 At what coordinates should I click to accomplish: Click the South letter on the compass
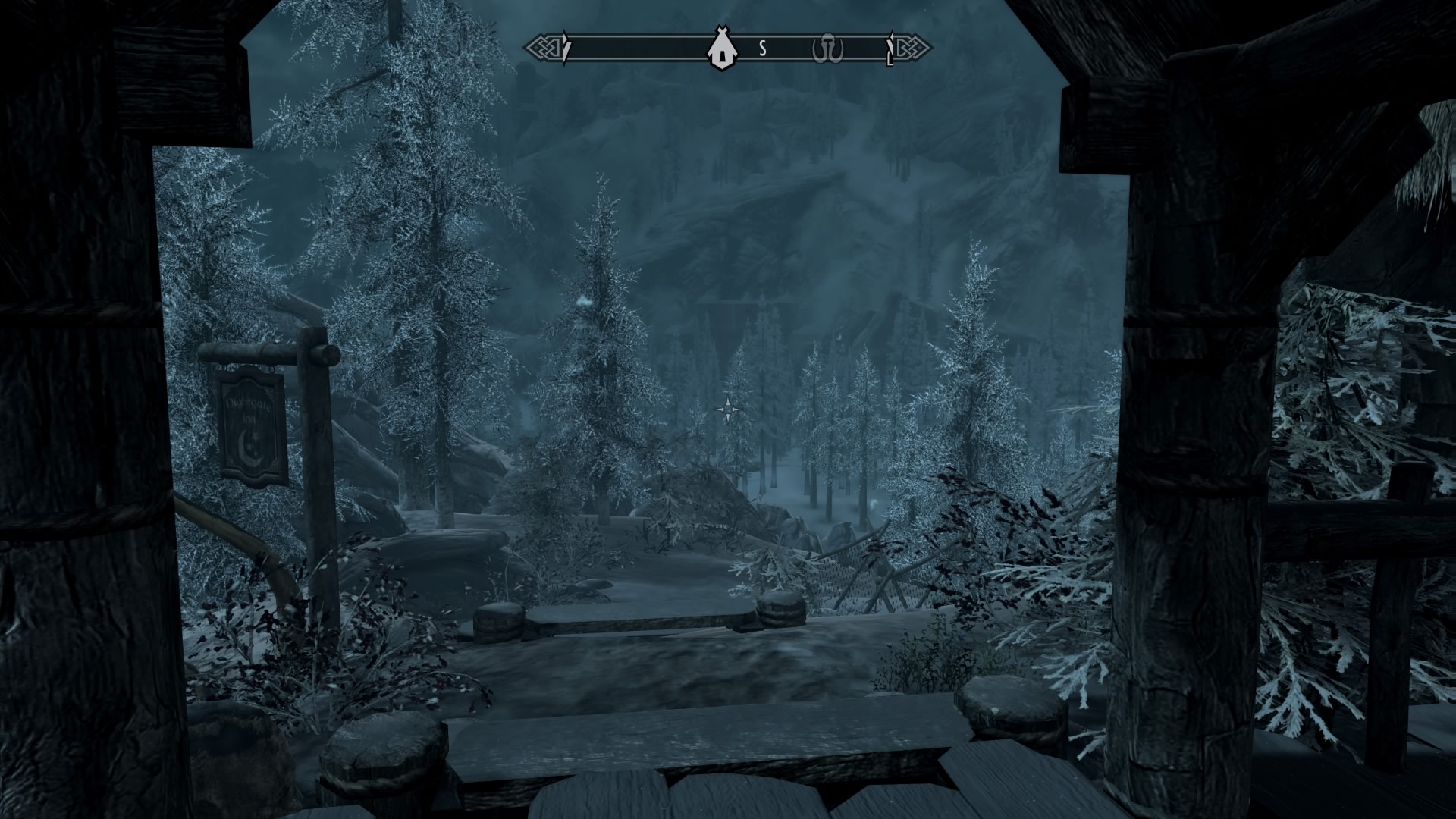763,49
